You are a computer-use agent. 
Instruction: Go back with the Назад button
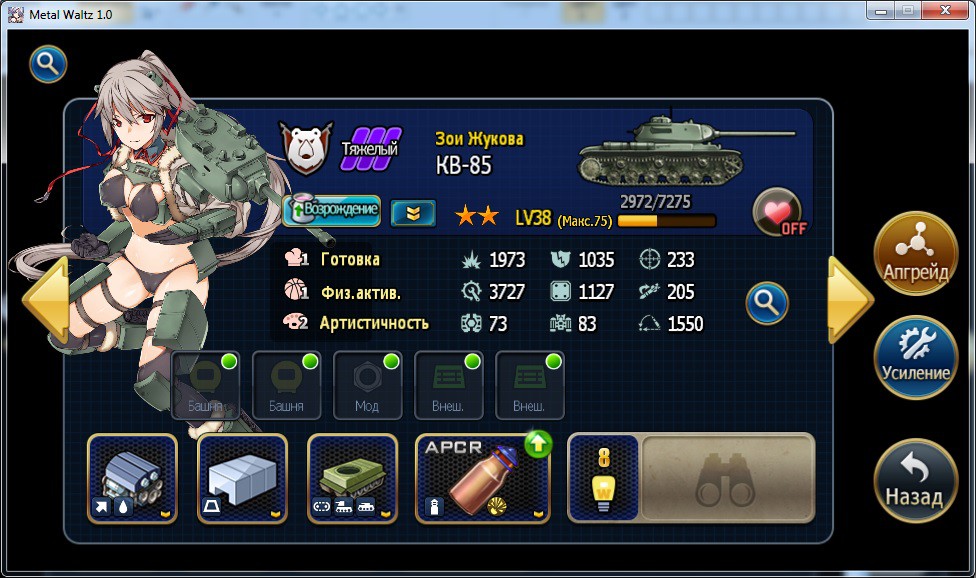tap(915, 481)
